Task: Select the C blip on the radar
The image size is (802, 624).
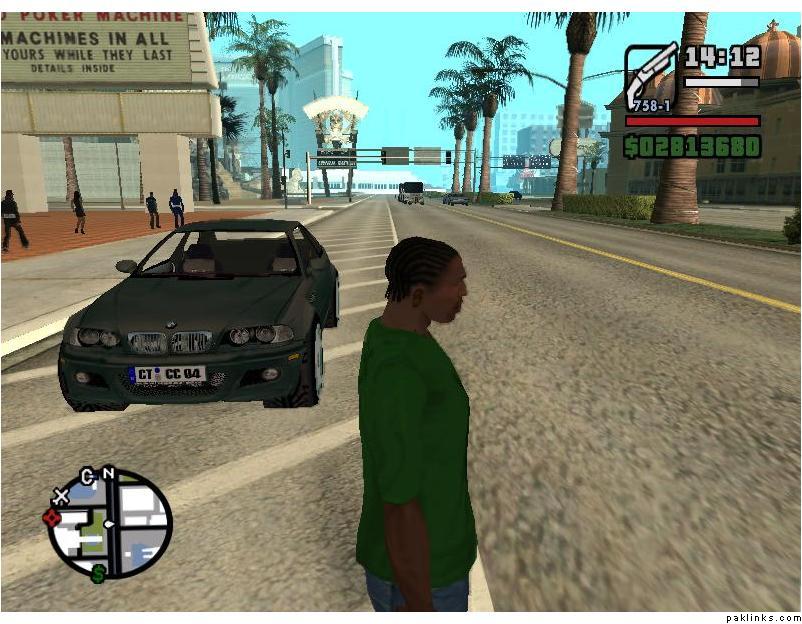Action: 87,476
